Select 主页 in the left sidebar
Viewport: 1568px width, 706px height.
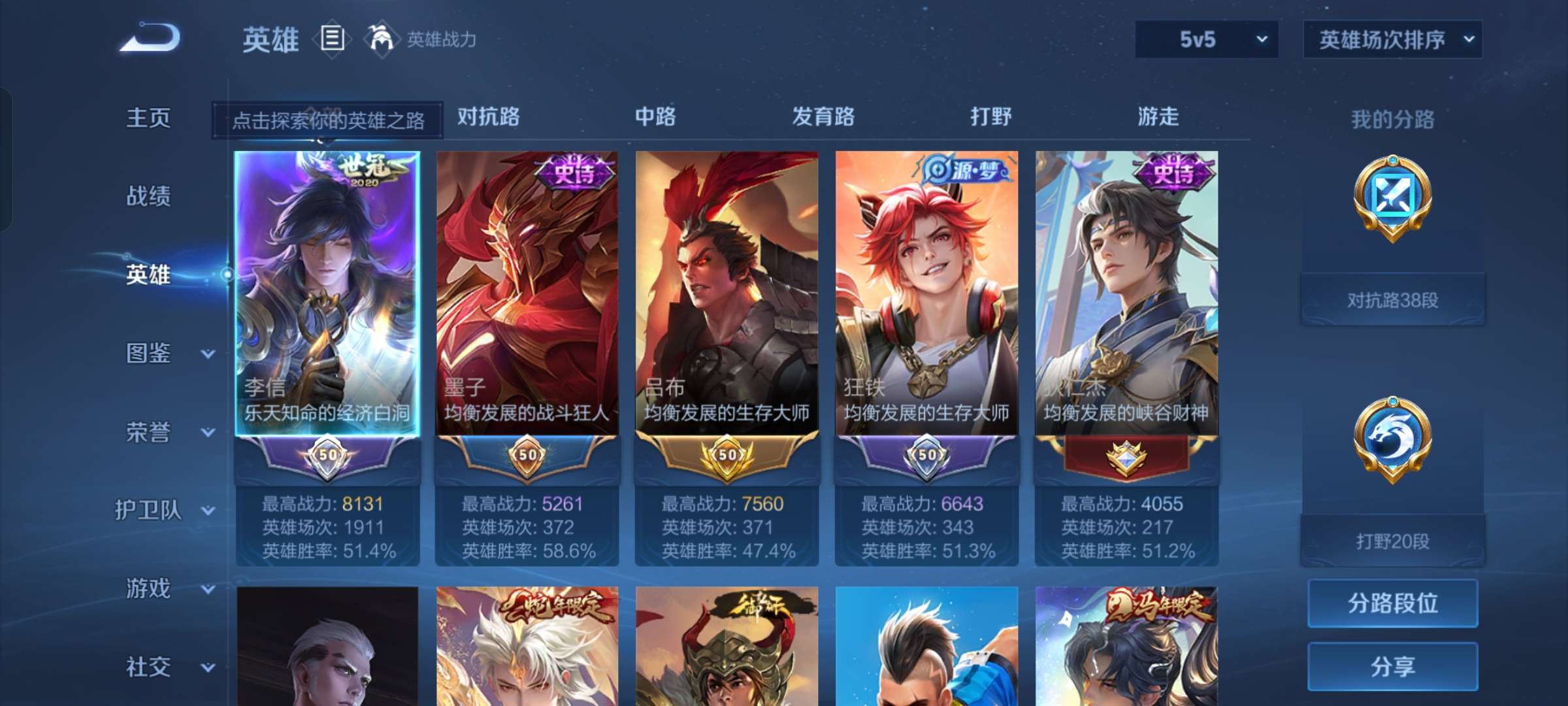tap(148, 118)
